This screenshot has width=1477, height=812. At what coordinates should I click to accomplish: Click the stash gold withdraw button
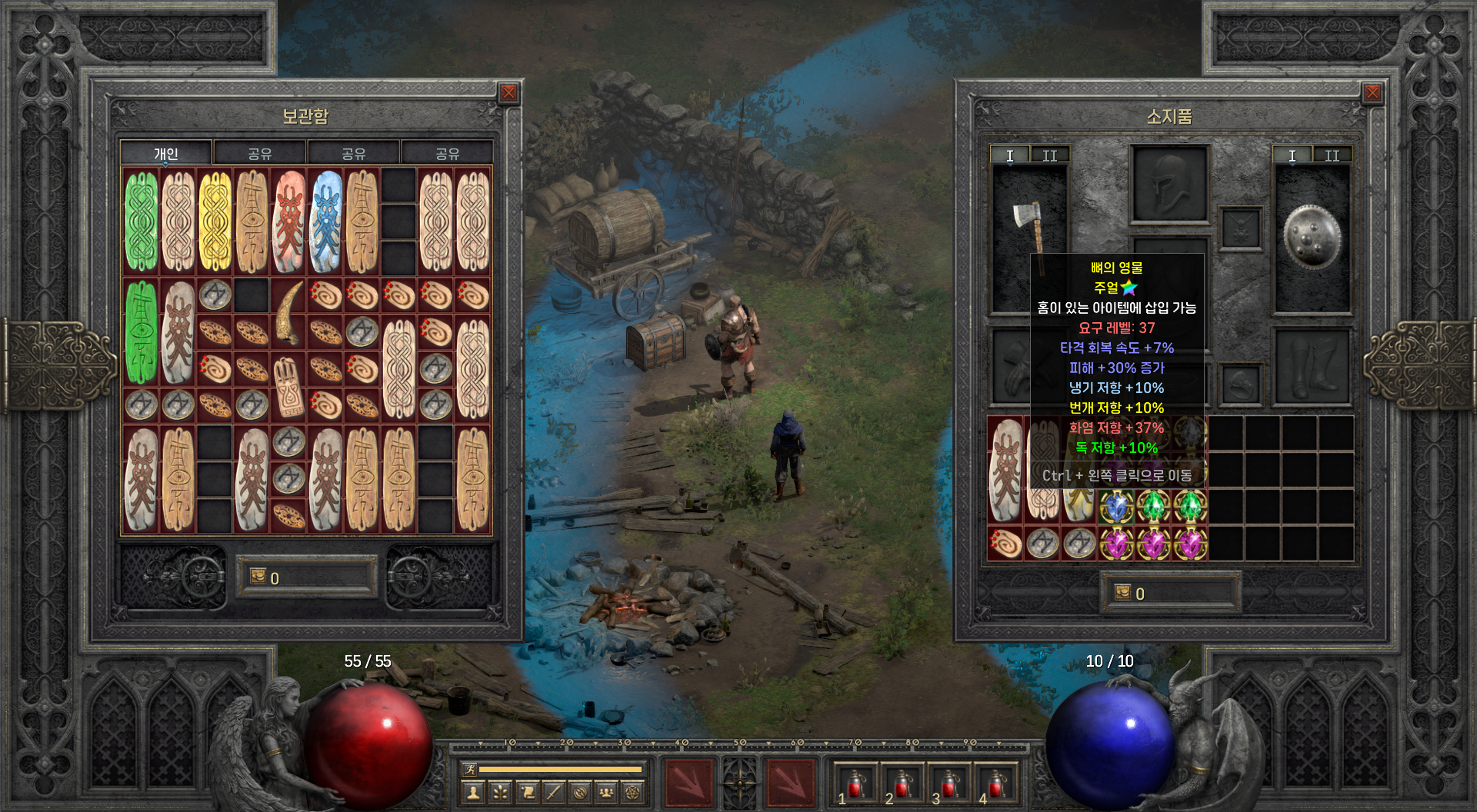(x=258, y=577)
